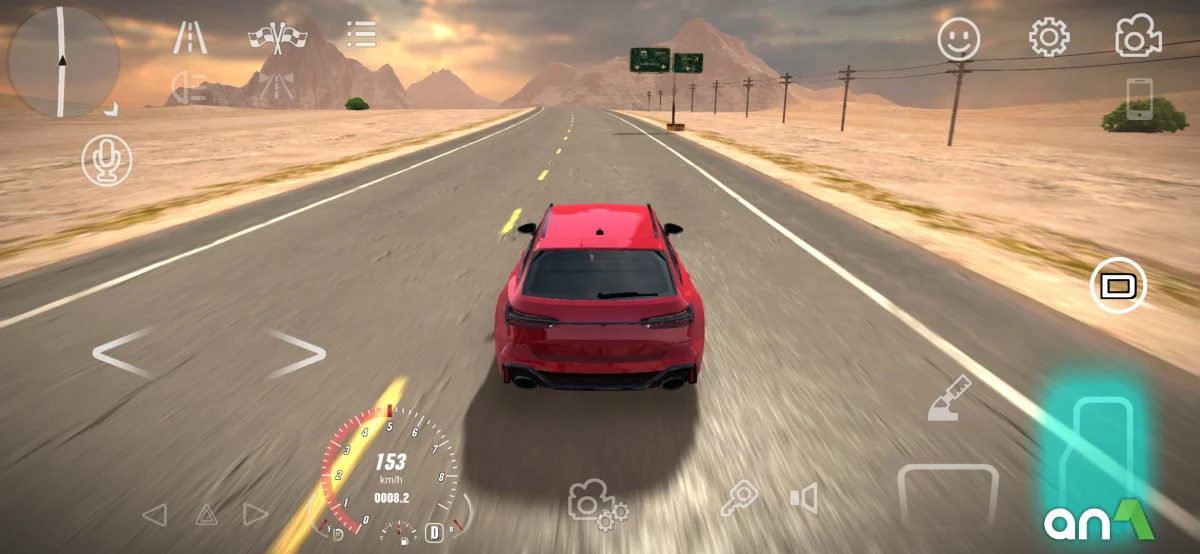
Task: Sound the car horn
Action: click(803, 498)
